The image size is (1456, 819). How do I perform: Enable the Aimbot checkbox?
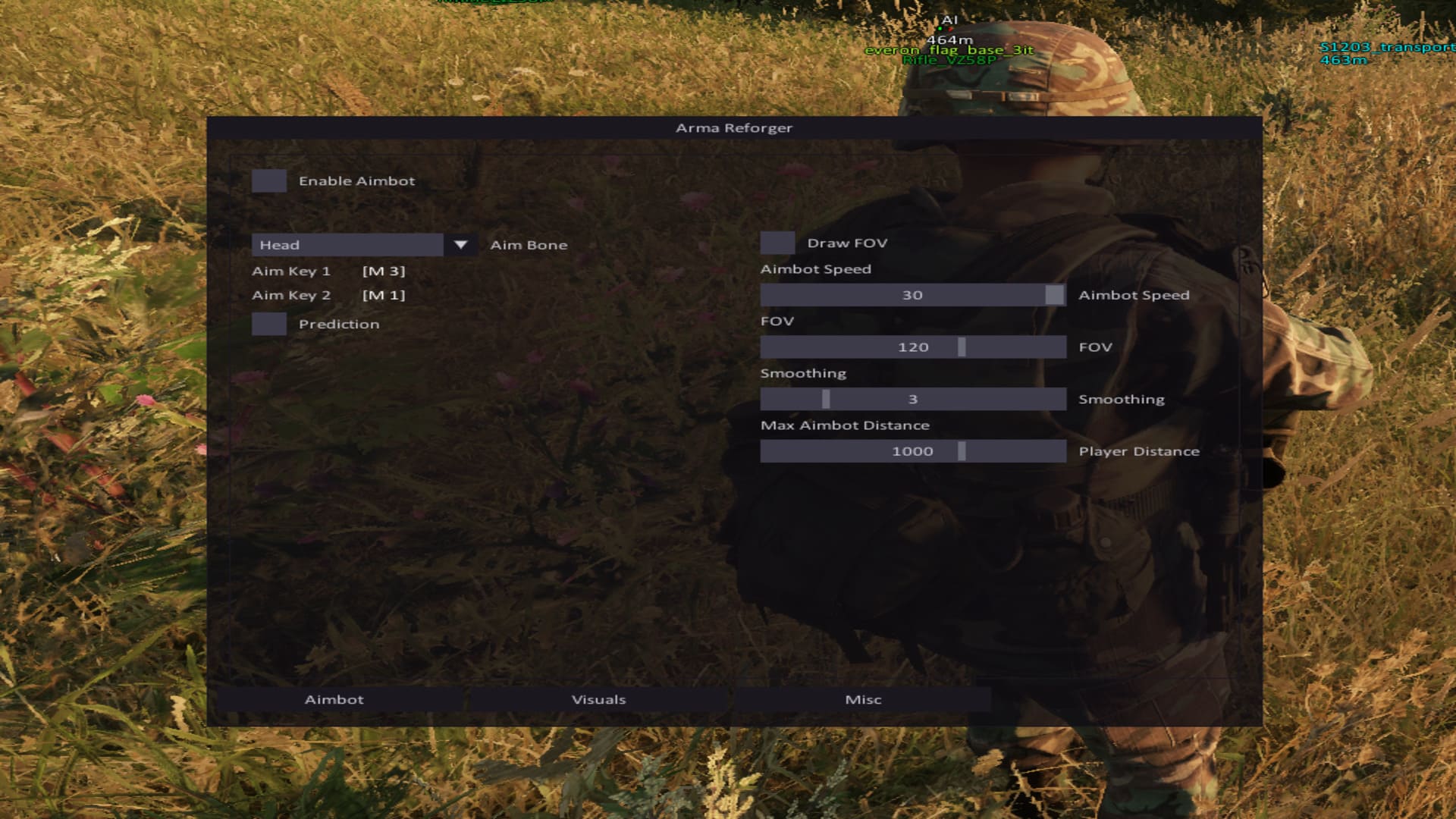(269, 181)
